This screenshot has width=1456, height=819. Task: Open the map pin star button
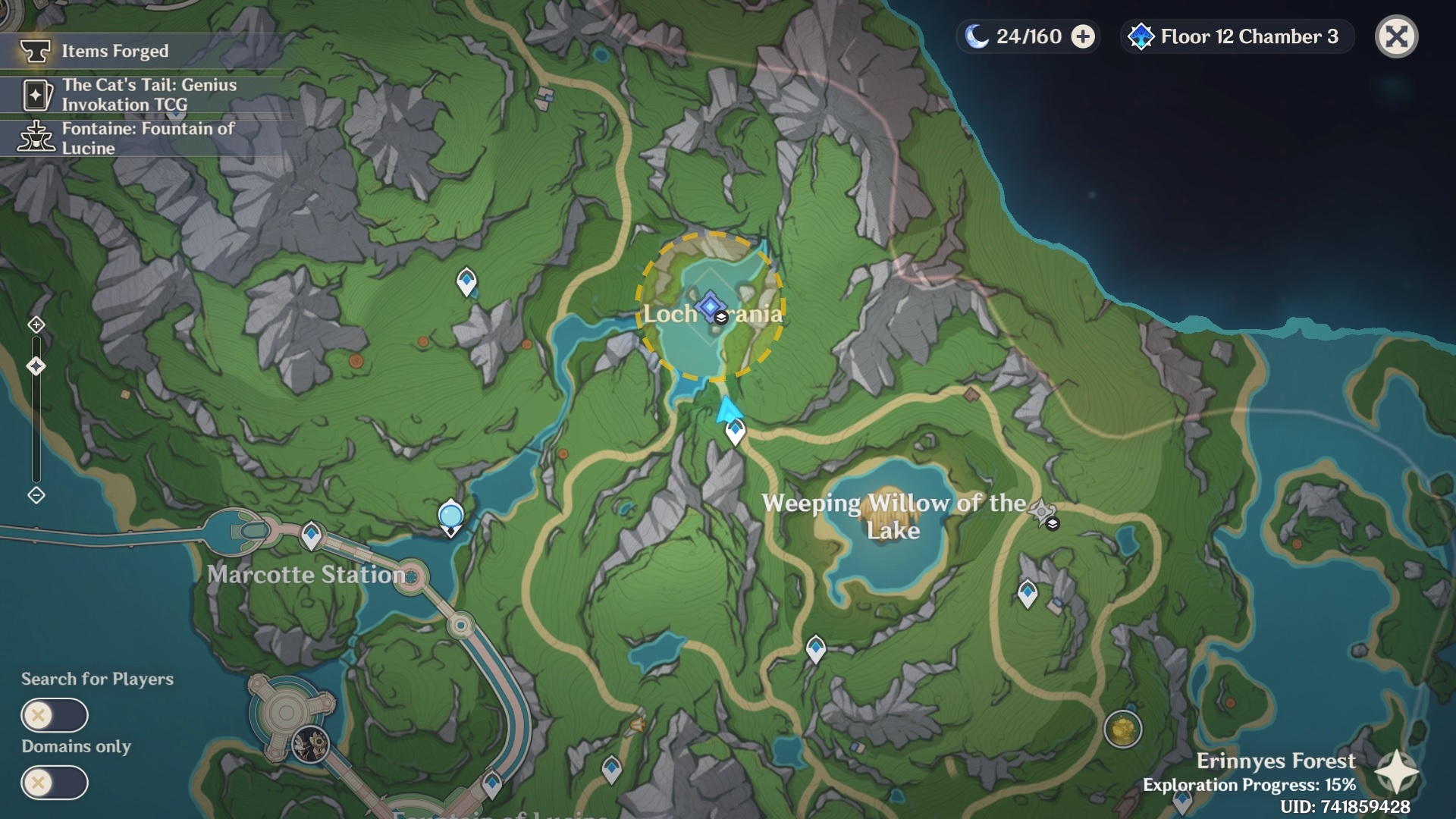click(1396, 772)
